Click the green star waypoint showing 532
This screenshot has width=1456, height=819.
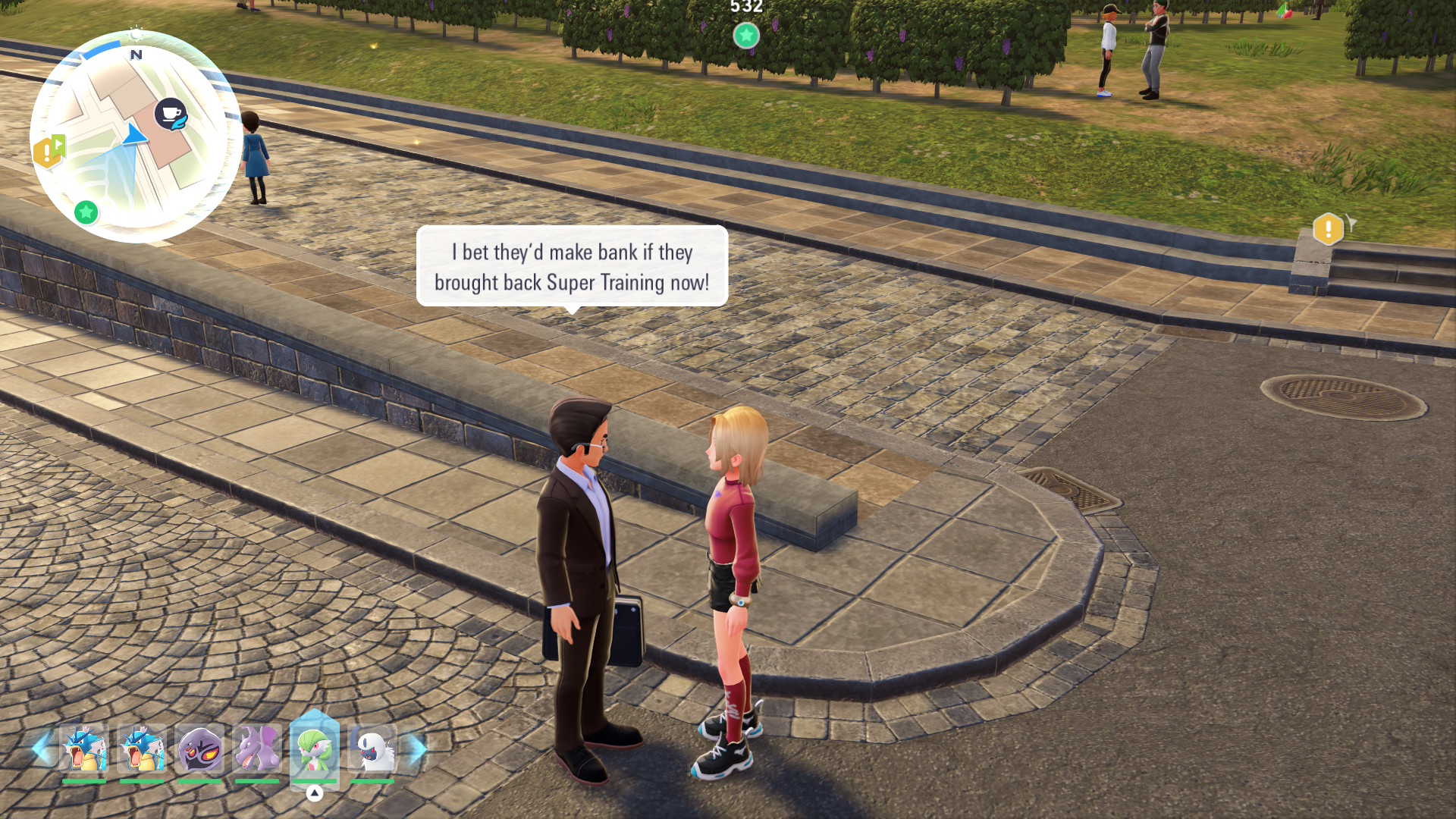tap(746, 35)
